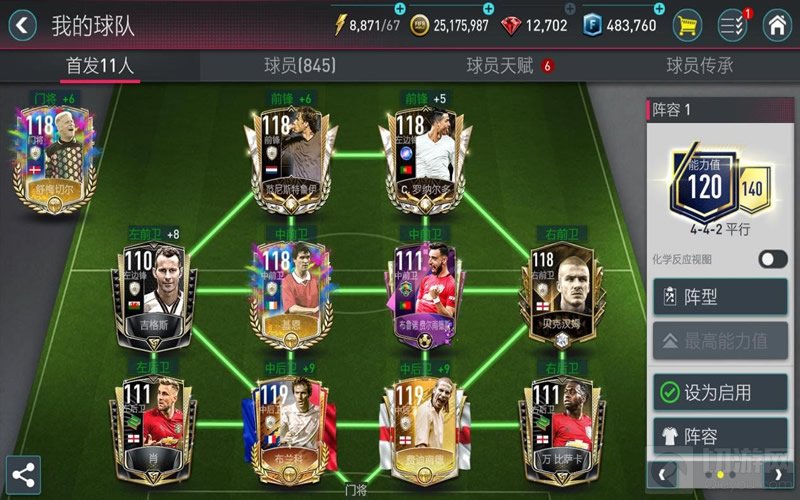Go back using the top-left arrow
Image resolution: width=800 pixels, height=500 pixels.
(22, 25)
